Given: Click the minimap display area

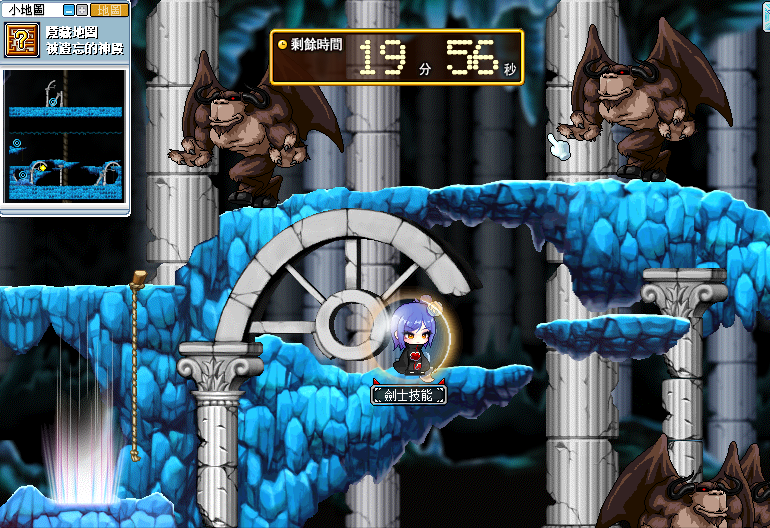Looking at the screenshot, I should click(66, 137).
